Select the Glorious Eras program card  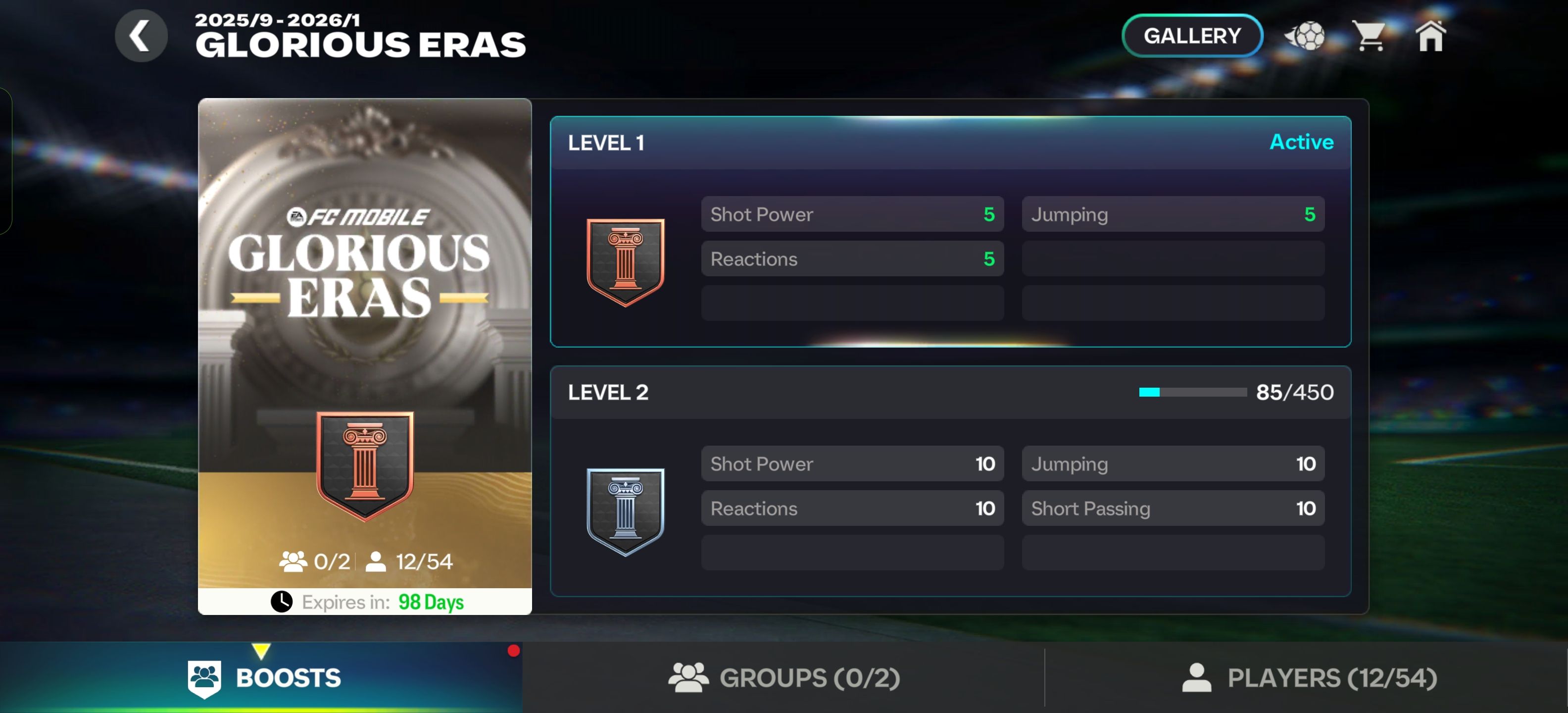pyautogui.click(x=365, y=356)
